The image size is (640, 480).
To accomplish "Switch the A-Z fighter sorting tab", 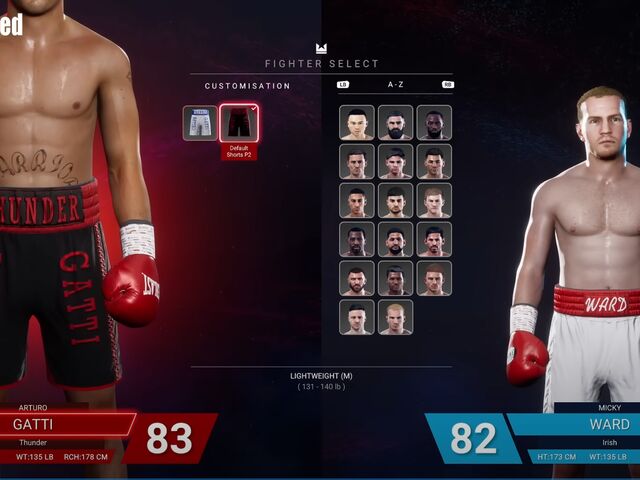I will [395, 85].
